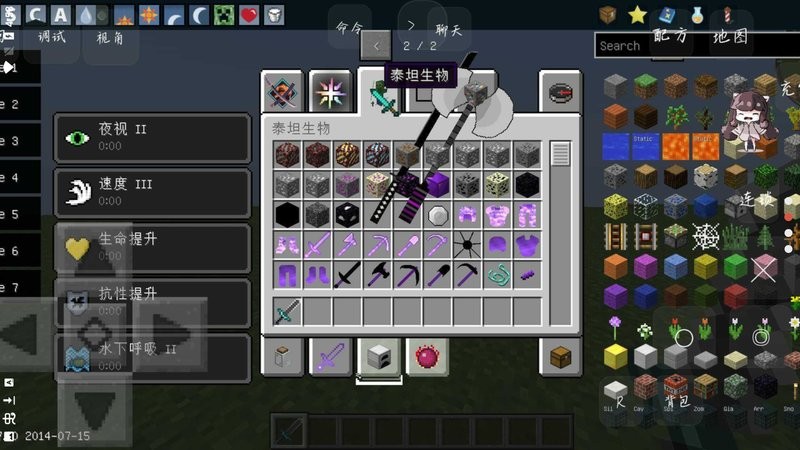The height and width of the screenshot is (450, 800).
Task: Tap the 视角 view button
Action: 110,37
